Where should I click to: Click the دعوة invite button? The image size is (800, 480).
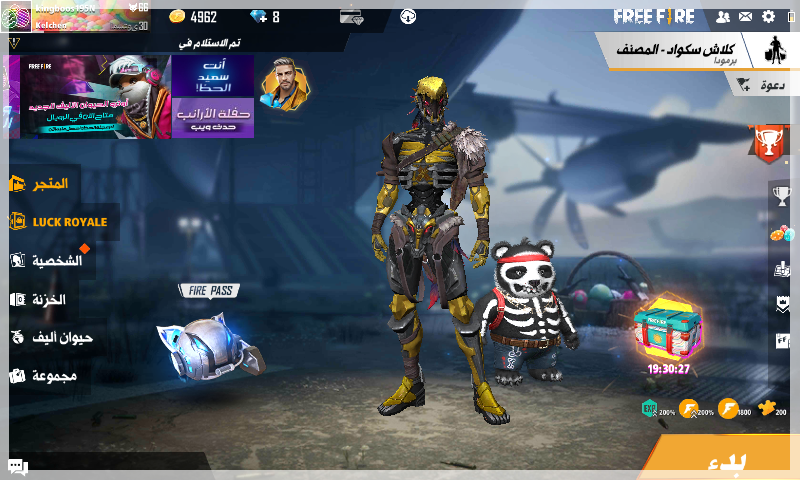pos(760,86)
